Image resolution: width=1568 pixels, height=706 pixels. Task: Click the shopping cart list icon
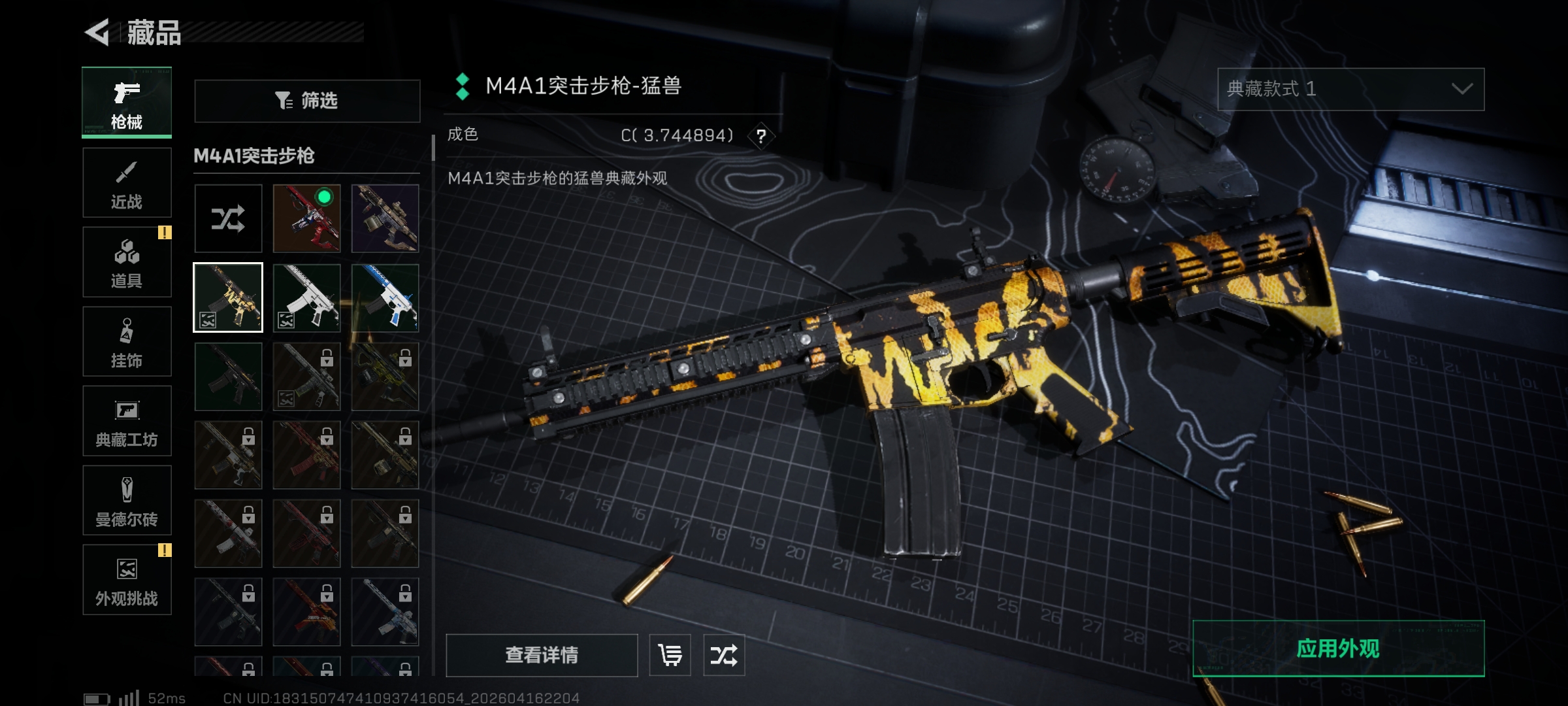click(x=670, y=655)
